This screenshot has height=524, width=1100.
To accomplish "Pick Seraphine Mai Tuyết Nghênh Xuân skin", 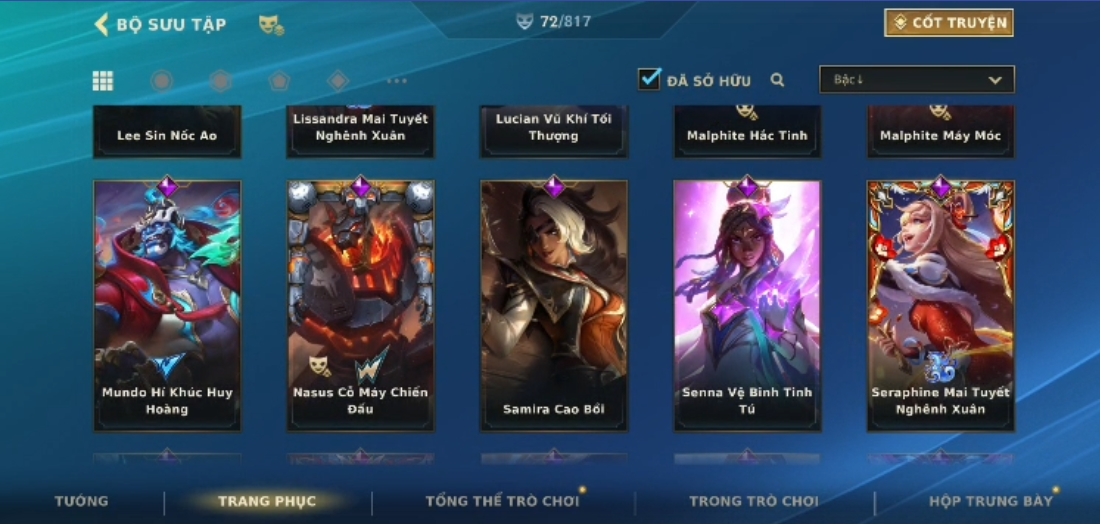I will coord(940,305).
